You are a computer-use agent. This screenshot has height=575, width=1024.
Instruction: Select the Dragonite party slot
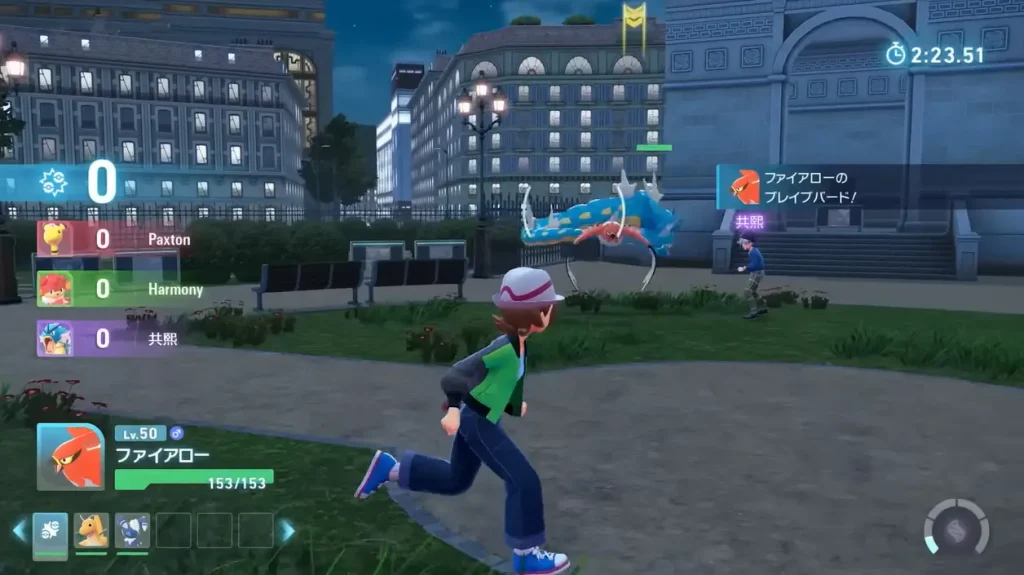tap(92, 530)
